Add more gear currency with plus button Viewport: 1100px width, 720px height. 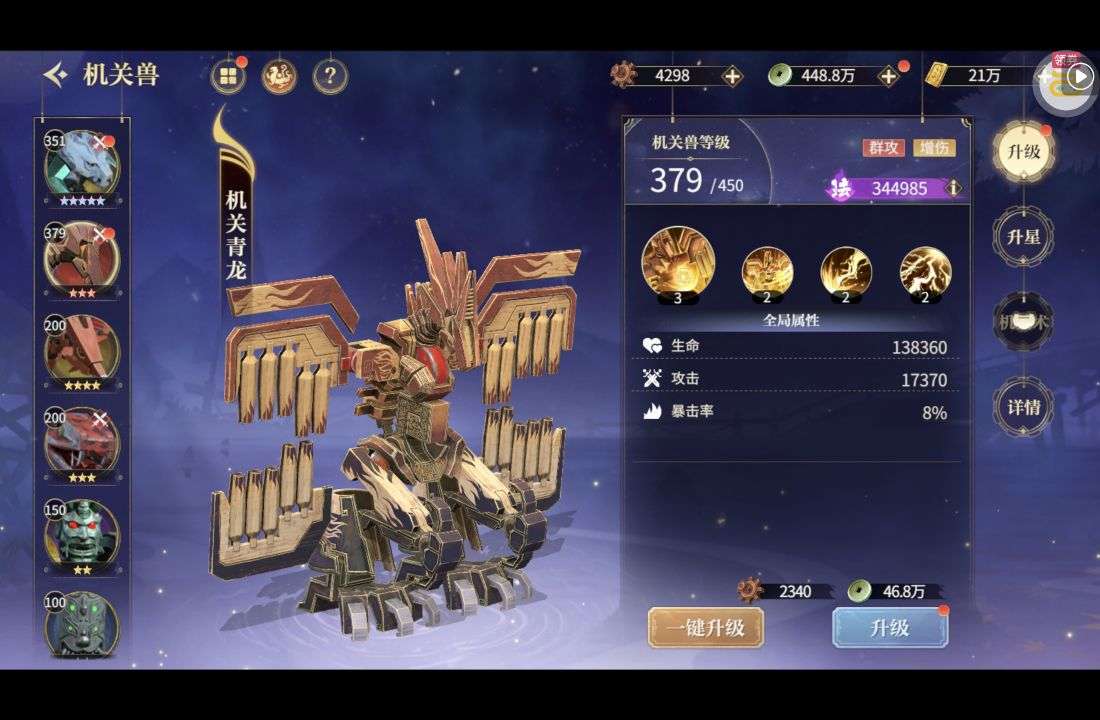[x=732, y=76]
